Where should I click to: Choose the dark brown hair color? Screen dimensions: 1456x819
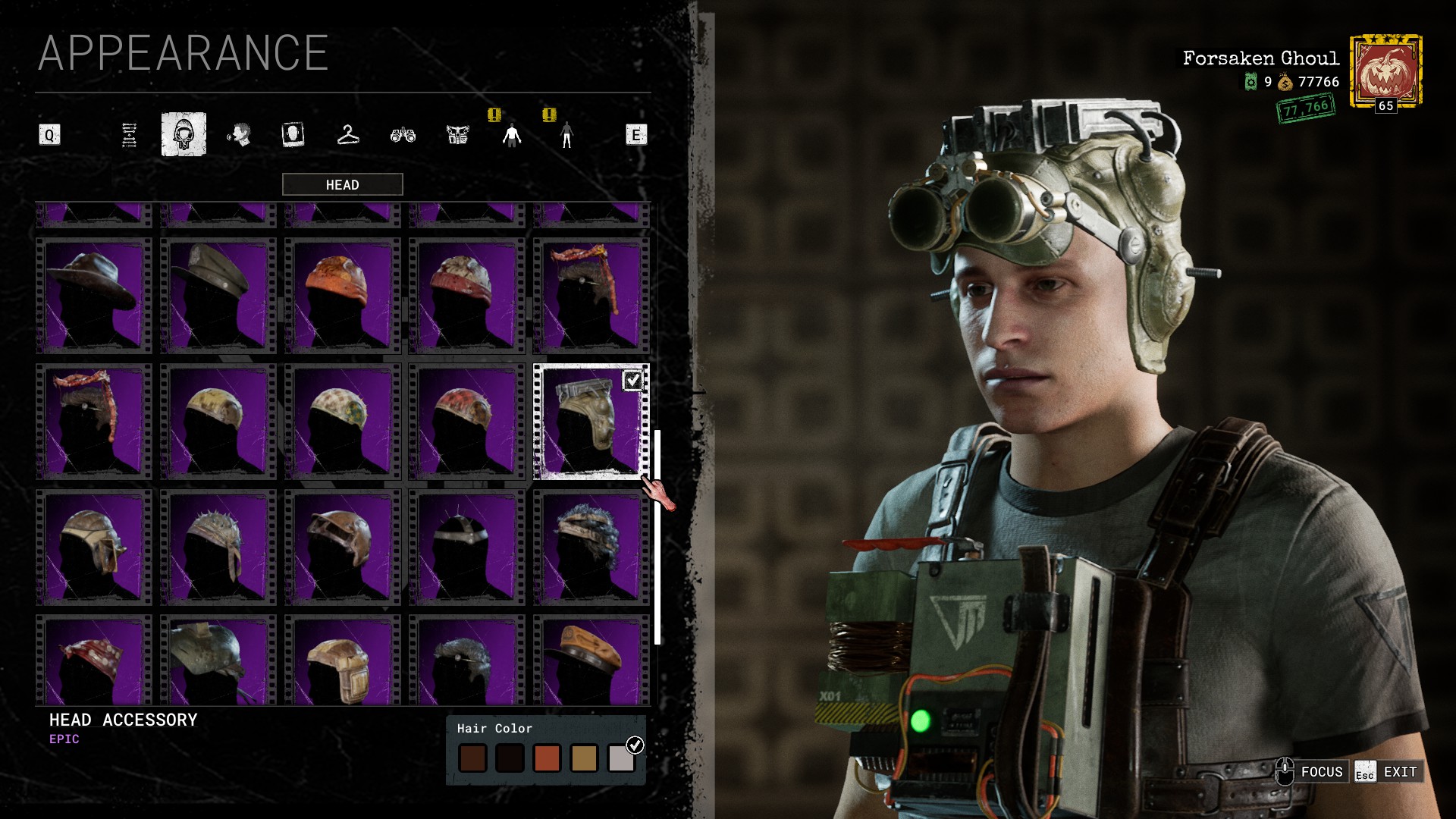coord(472,758)
